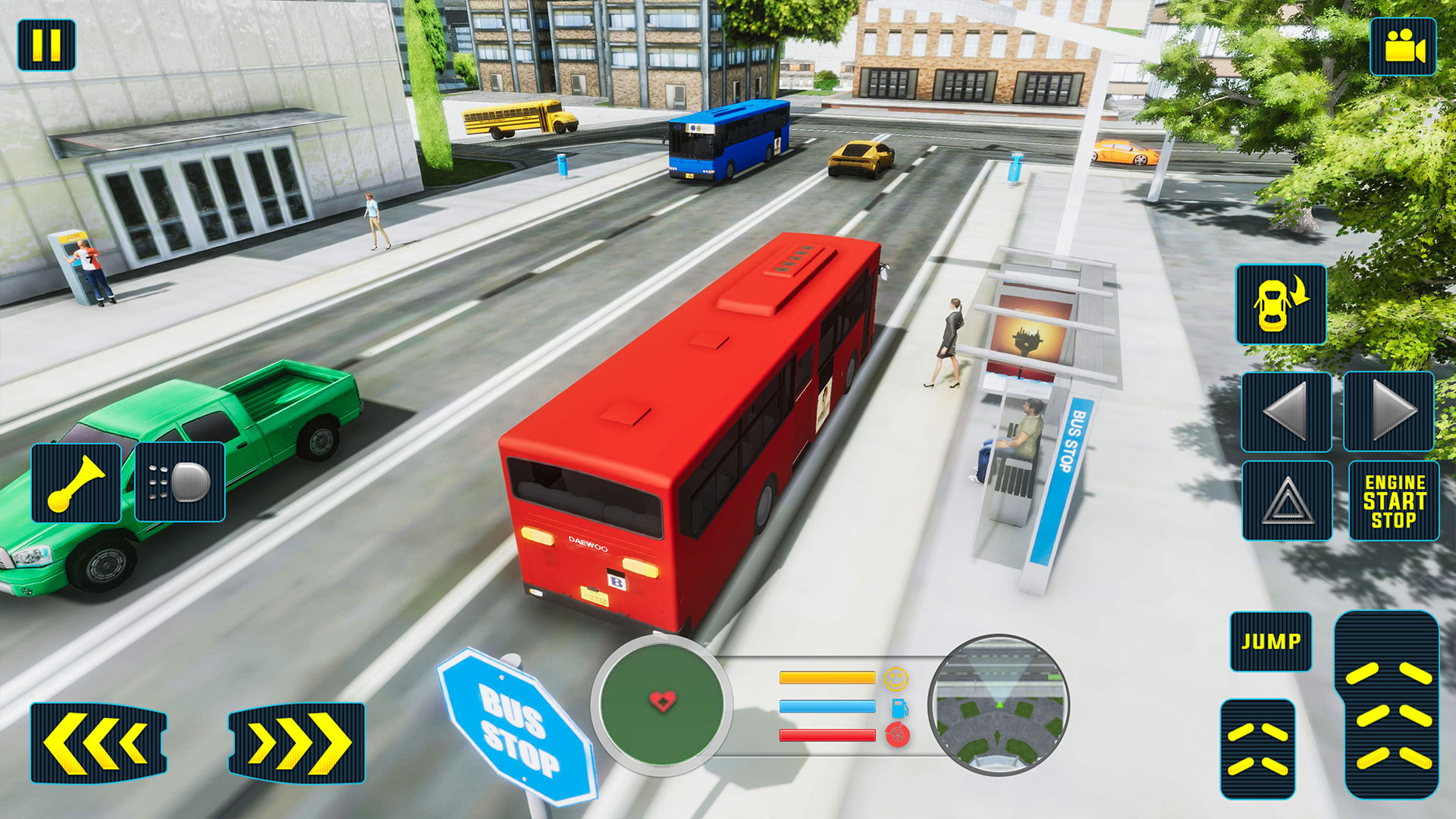
Task: Tap the camera view switch icon
Action: click(x=1405, y=47)
